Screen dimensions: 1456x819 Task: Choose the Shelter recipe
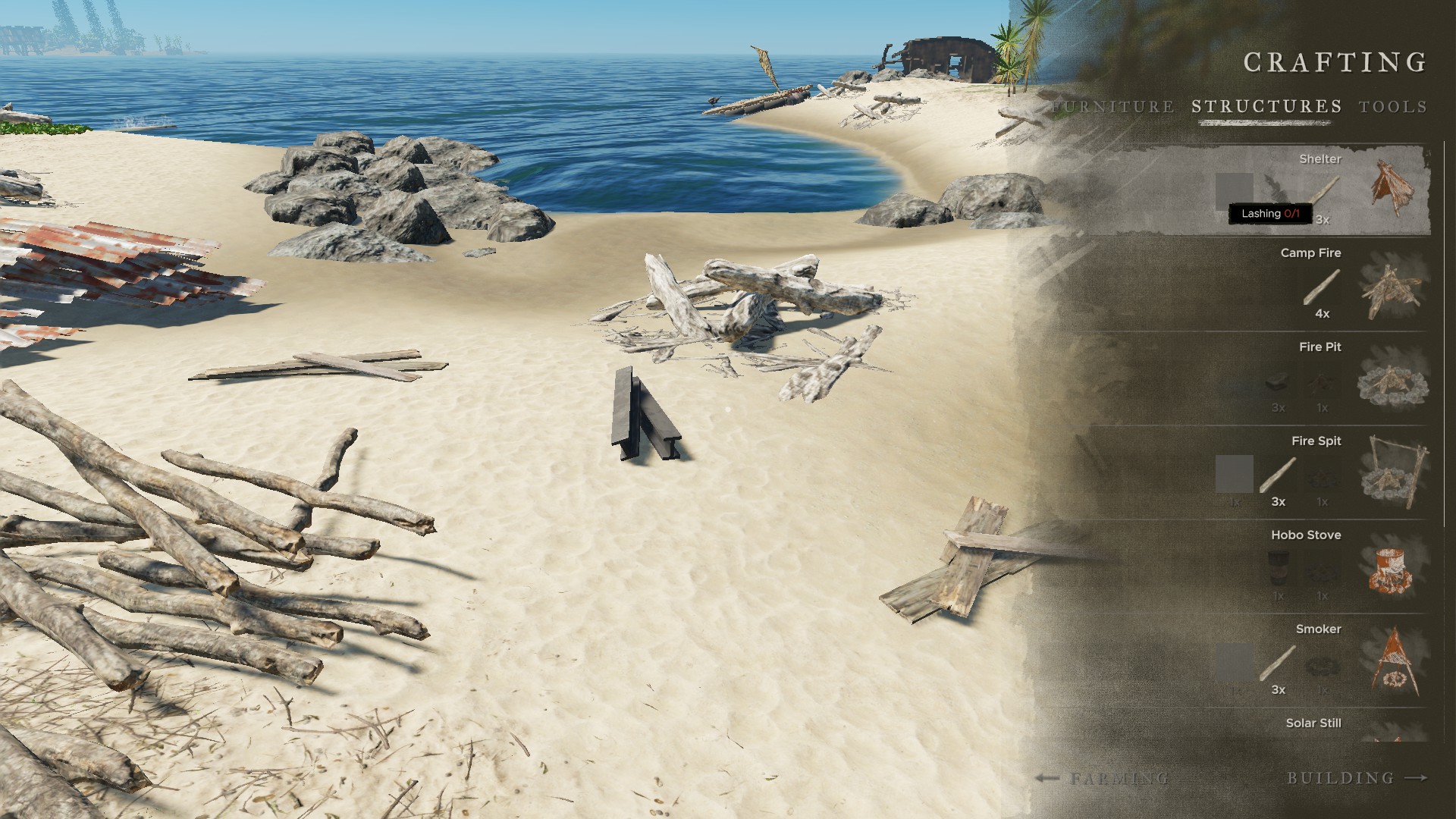pos(1392,188)
